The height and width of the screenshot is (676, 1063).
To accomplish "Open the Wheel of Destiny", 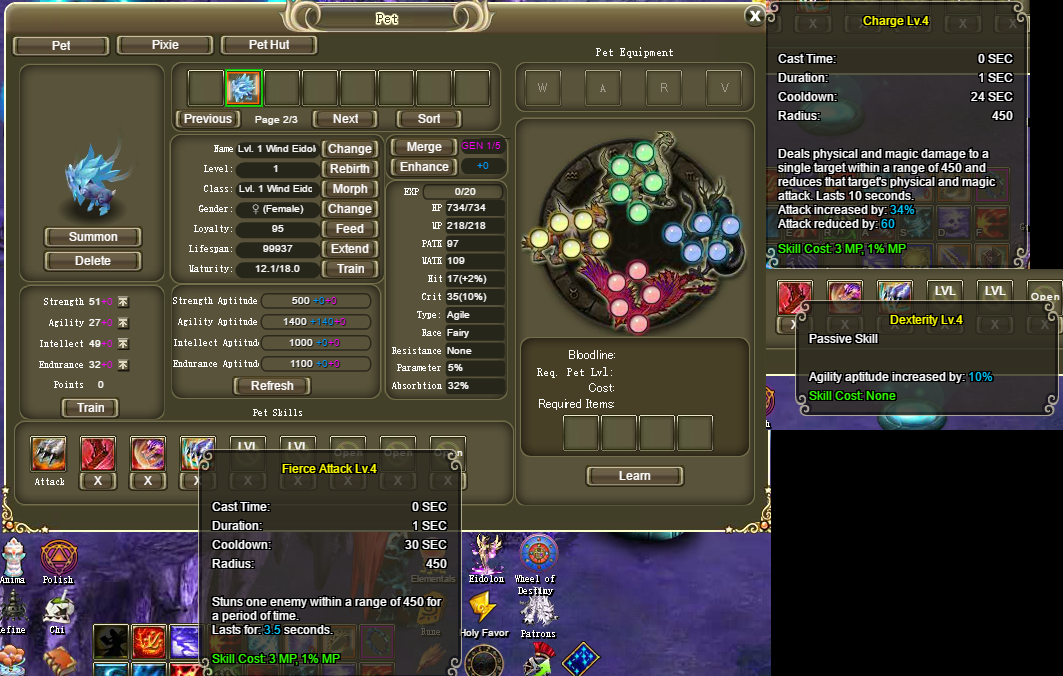I will (x=539, y=554).
